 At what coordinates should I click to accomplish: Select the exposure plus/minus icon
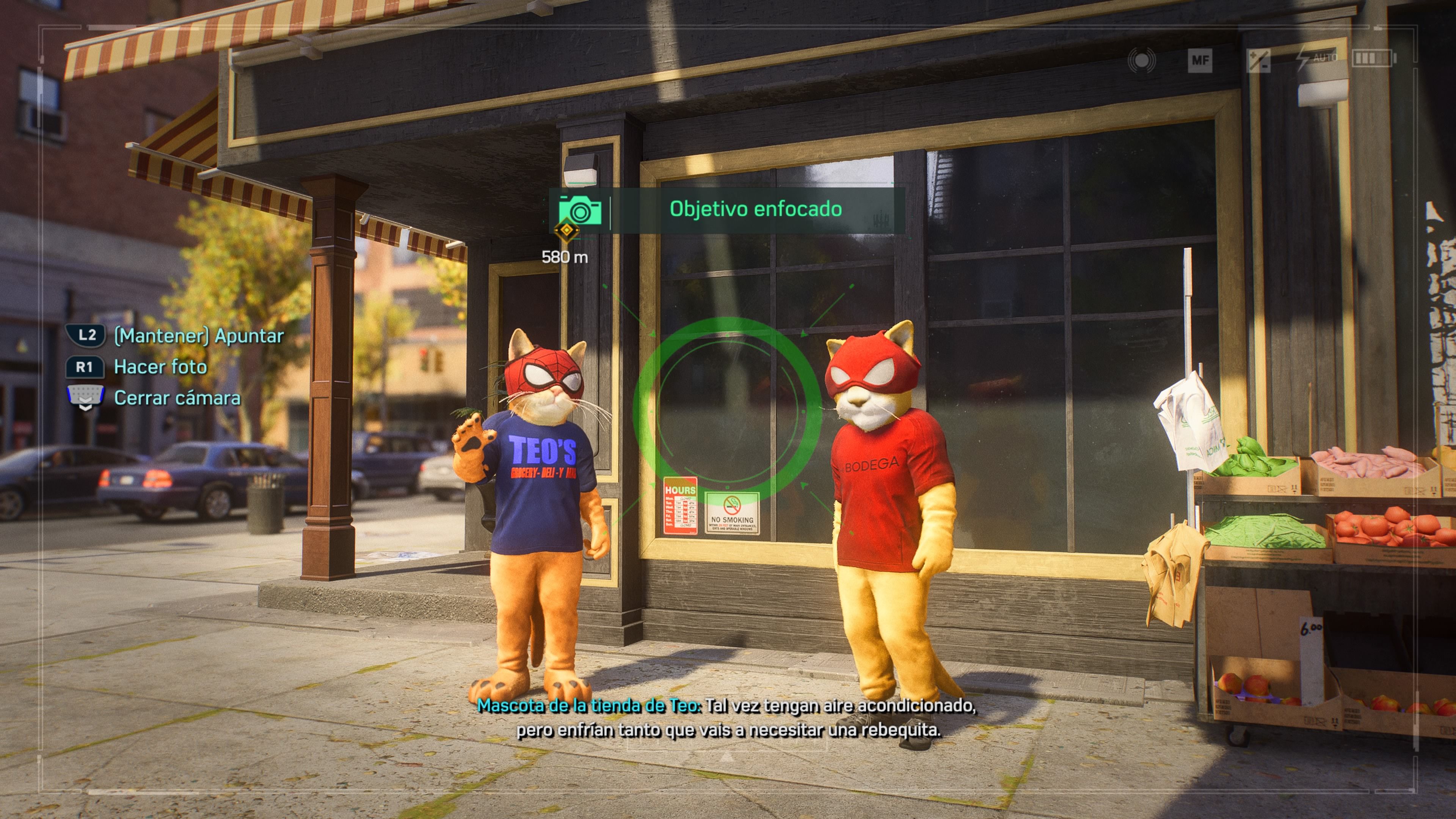pyautogui.click(x=1258, y=61)
